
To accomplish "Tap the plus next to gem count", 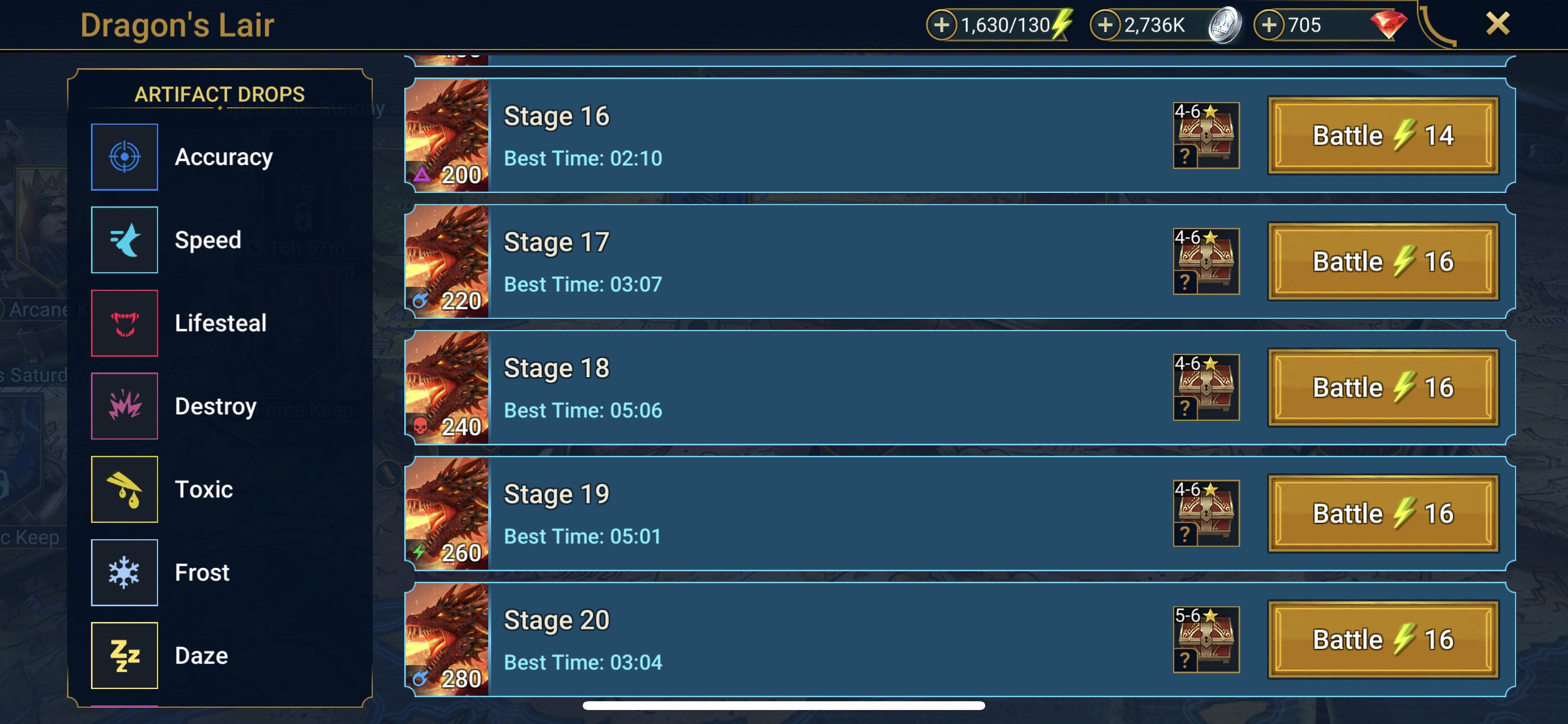I will (1269, 25).
